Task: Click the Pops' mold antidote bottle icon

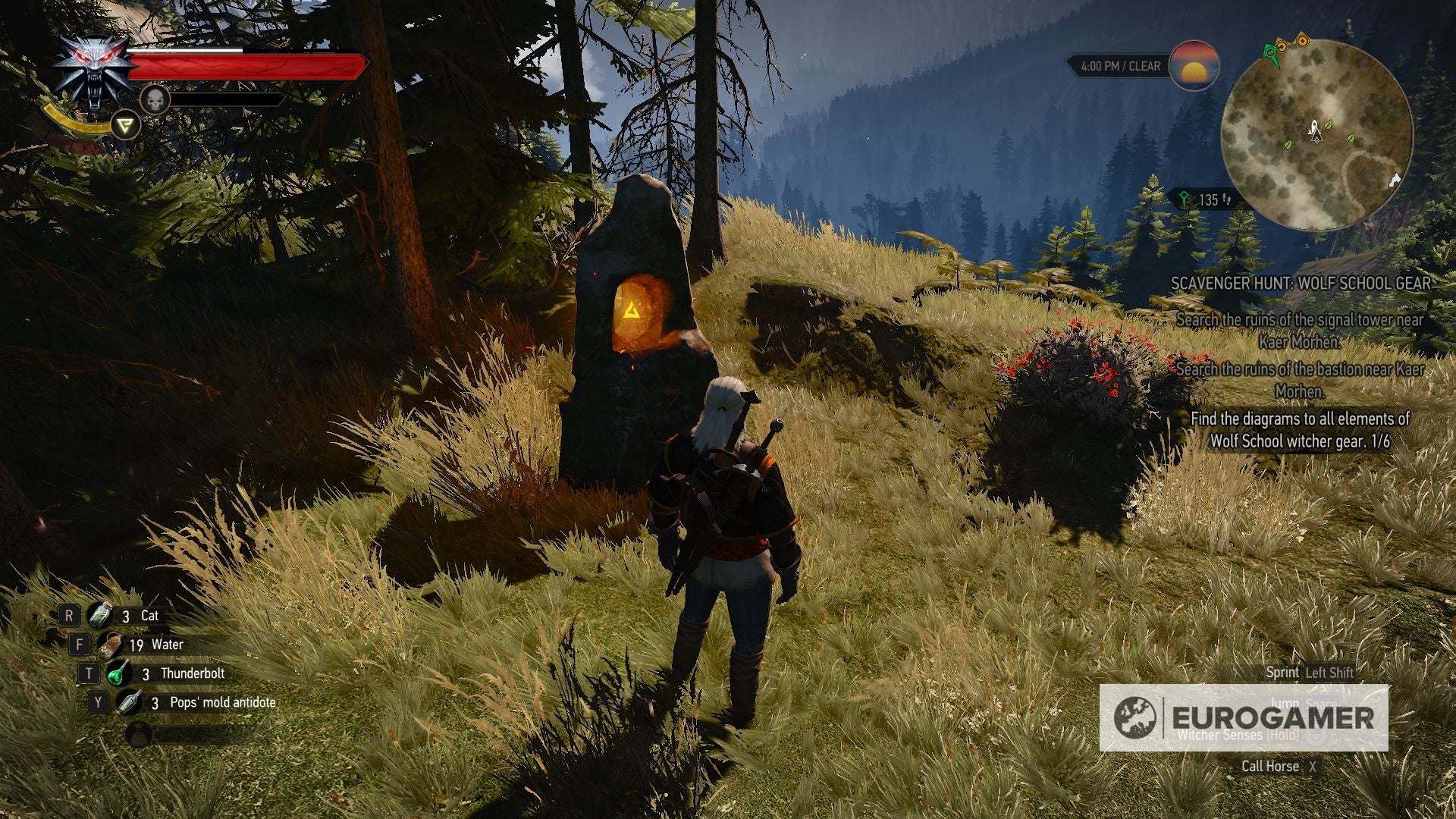Action: (x=127, y=701)
